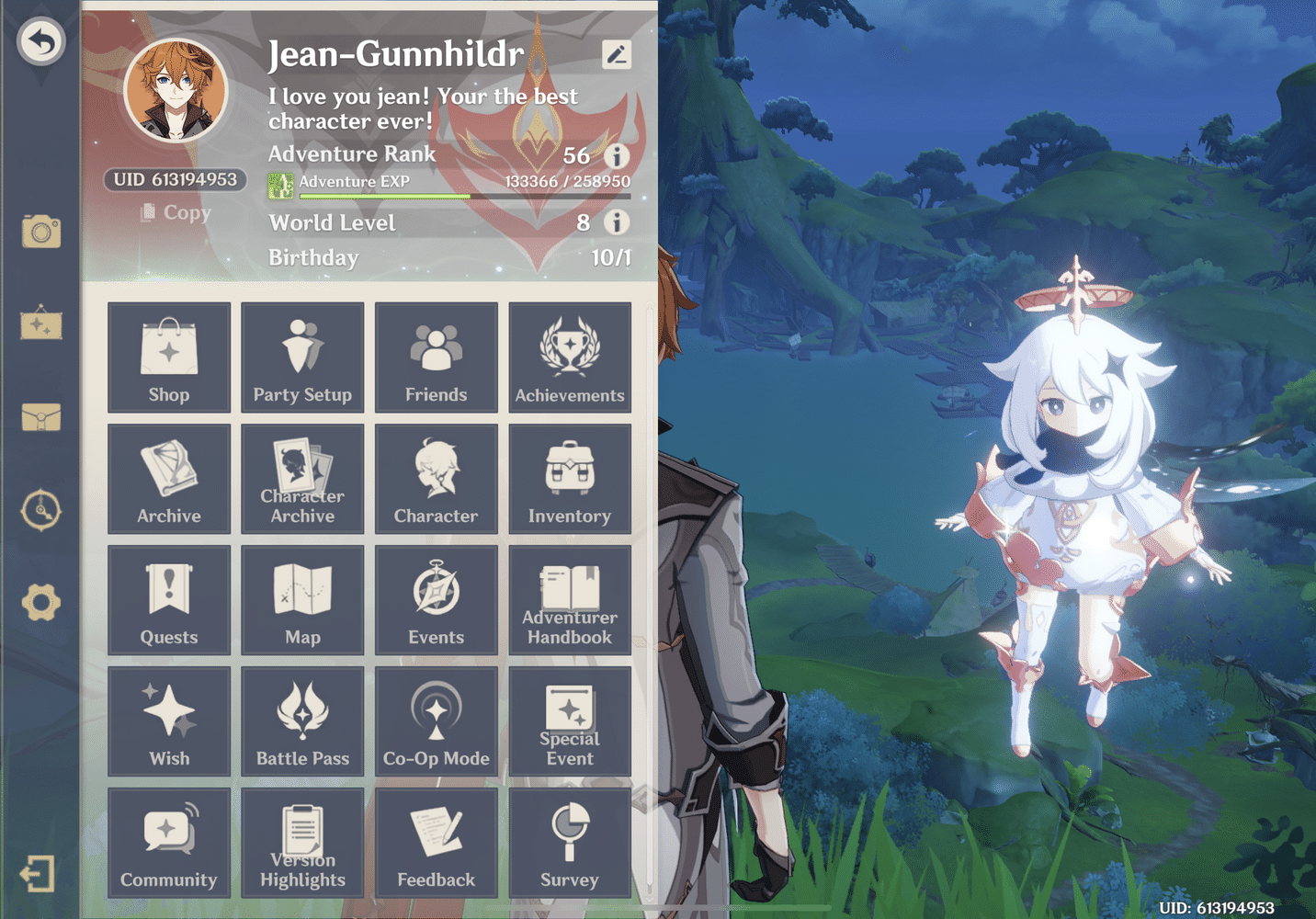The height and width of the screenshot is (919, 1316).
Task: Open the Inventory
Action: (570, 479)
